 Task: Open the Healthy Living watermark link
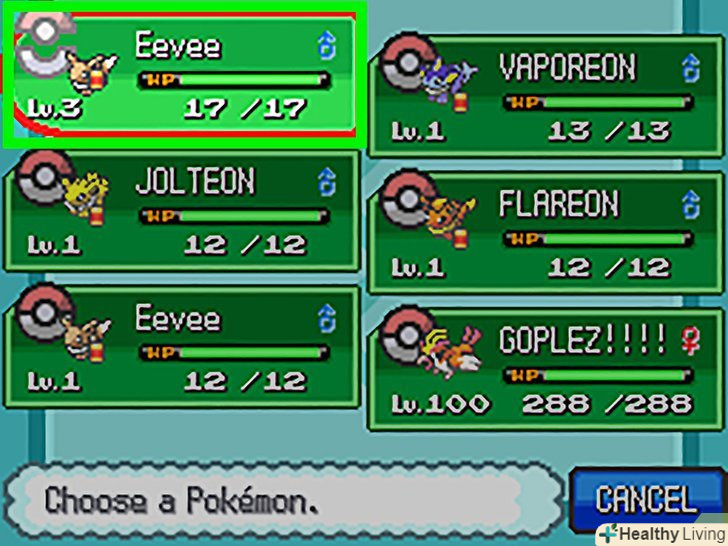coord(659,533)
